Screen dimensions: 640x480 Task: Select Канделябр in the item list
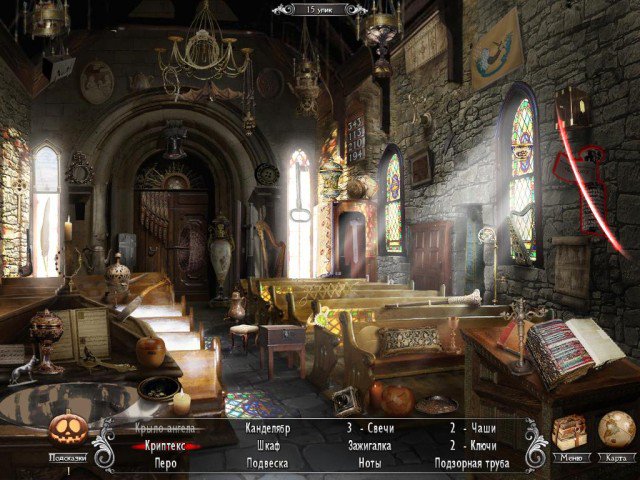pyautogui.click(x=267, y=429)
